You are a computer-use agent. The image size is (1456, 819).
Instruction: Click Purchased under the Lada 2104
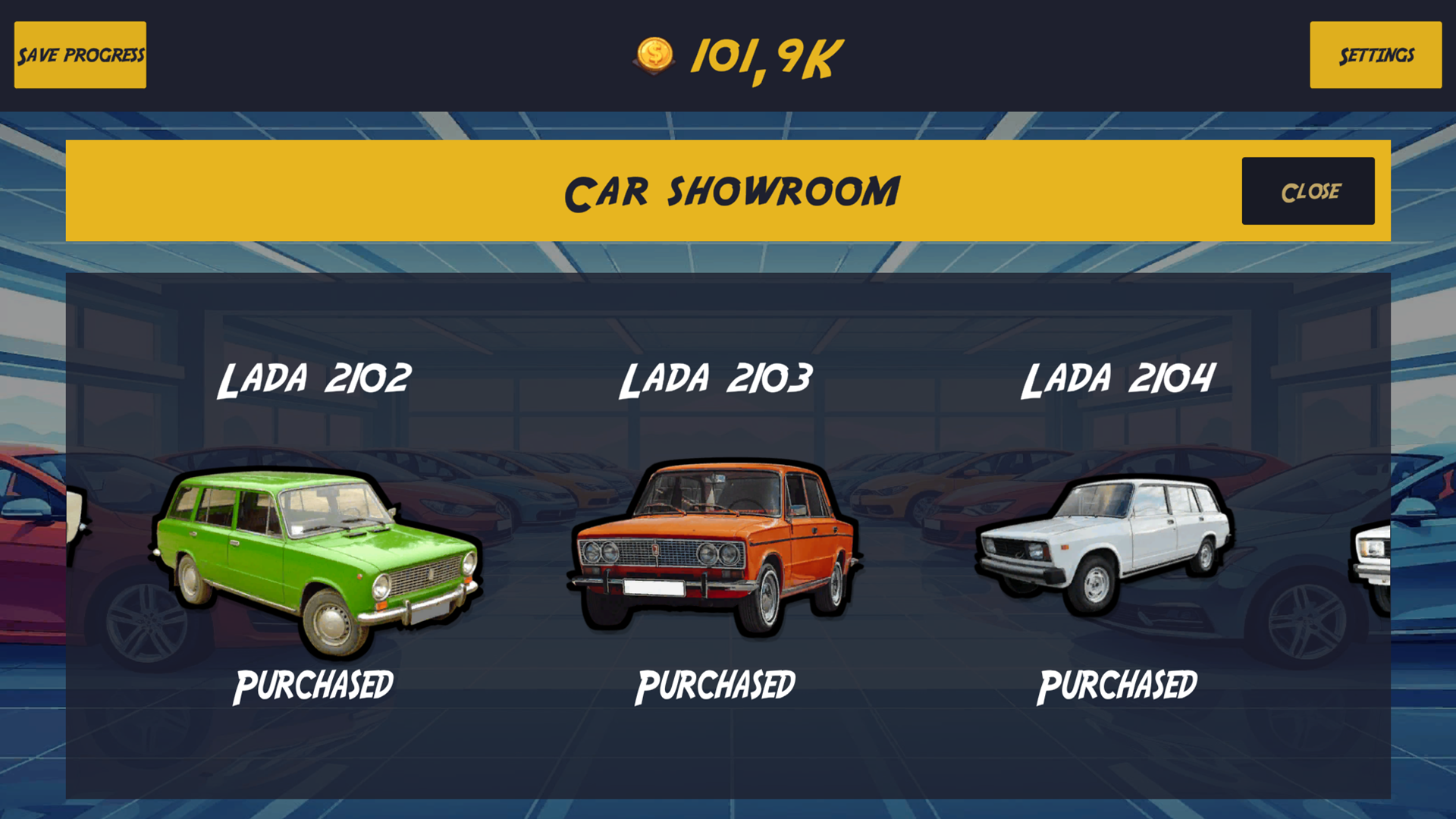1120,685
